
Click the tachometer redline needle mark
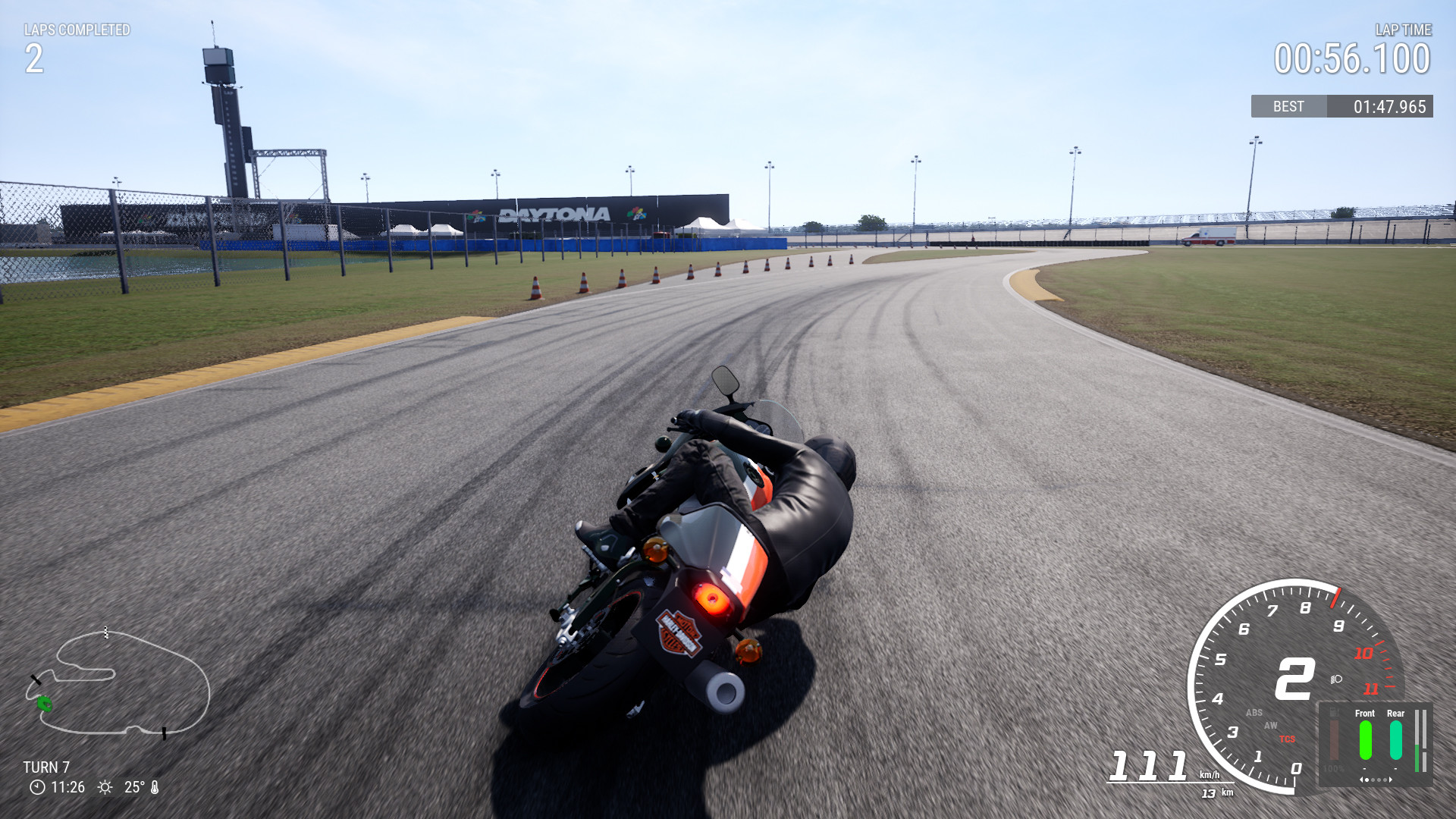(1335, 598)
